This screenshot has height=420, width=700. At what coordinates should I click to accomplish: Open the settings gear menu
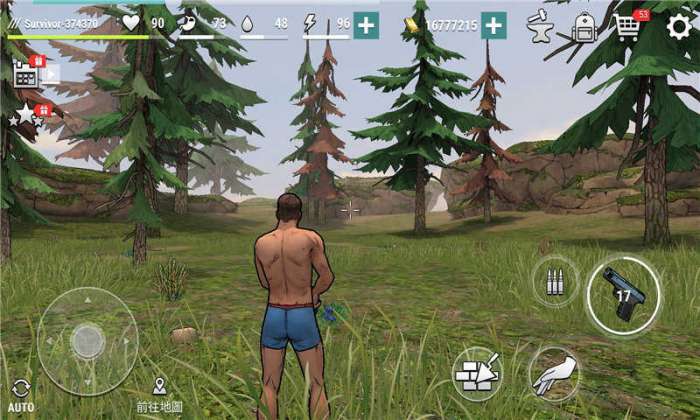(x=679, y=26)
